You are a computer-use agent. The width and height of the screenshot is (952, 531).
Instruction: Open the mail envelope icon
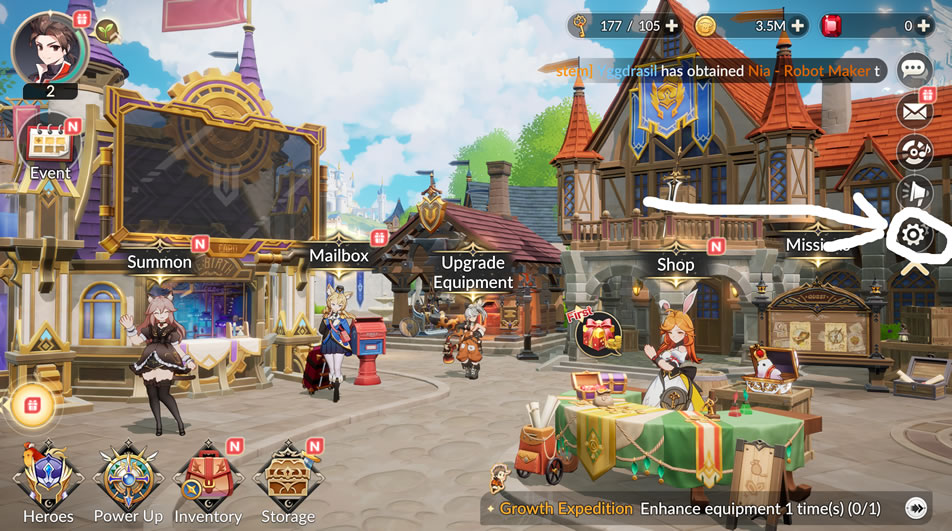tap(914, 111)
